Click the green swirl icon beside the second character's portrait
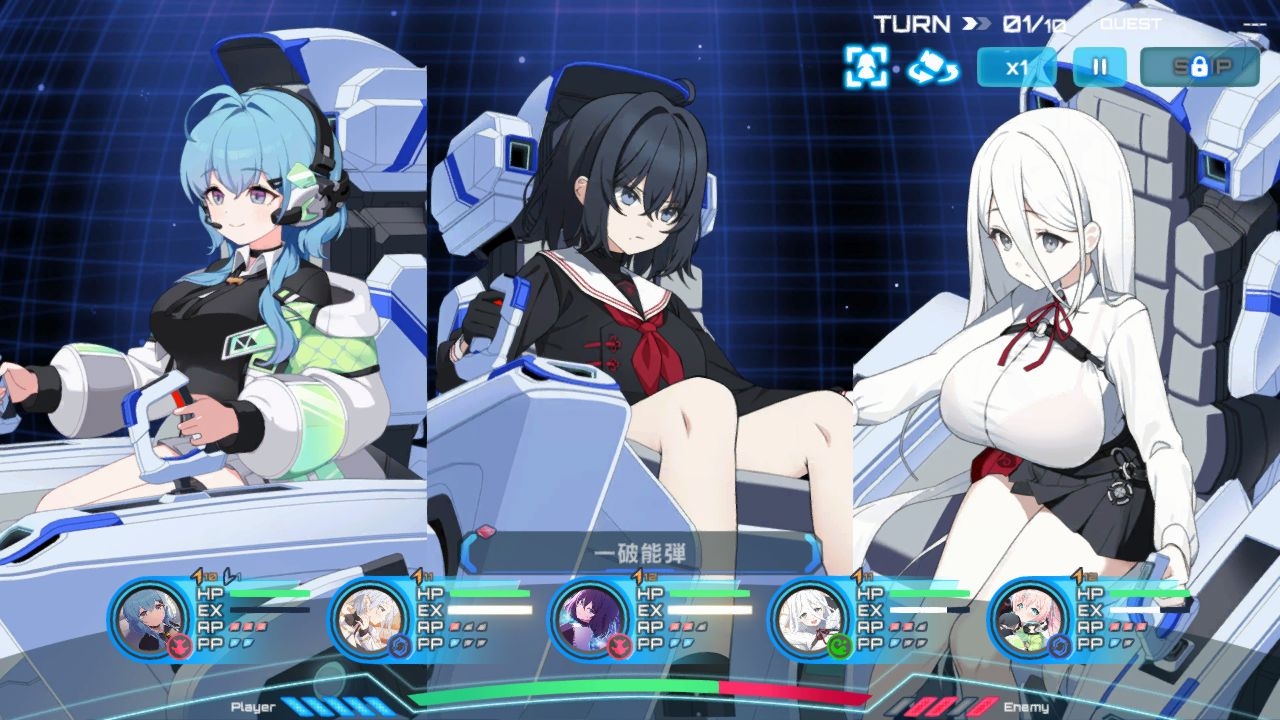 (x=400, y=644)
